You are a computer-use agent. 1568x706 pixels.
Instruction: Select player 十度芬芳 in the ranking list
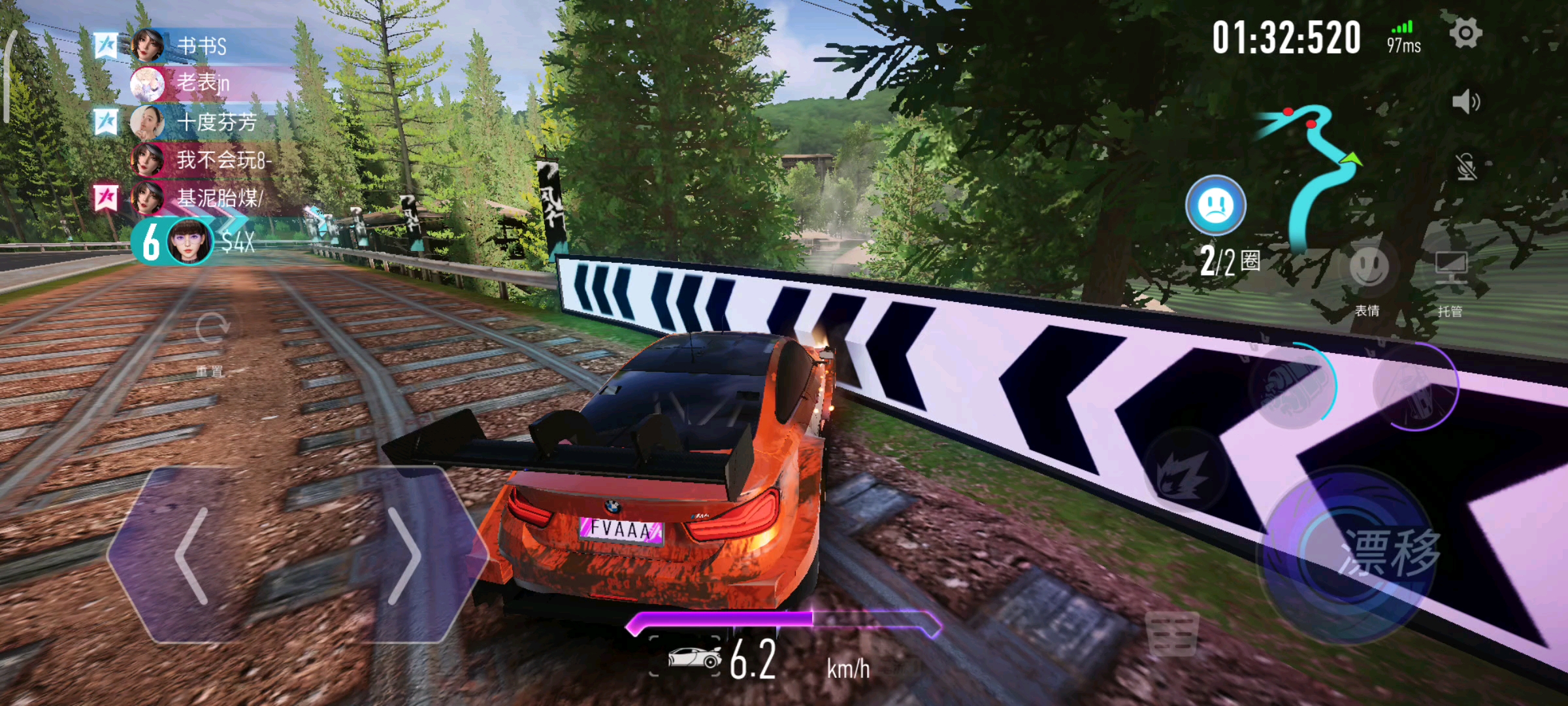(x=216, y=122)
